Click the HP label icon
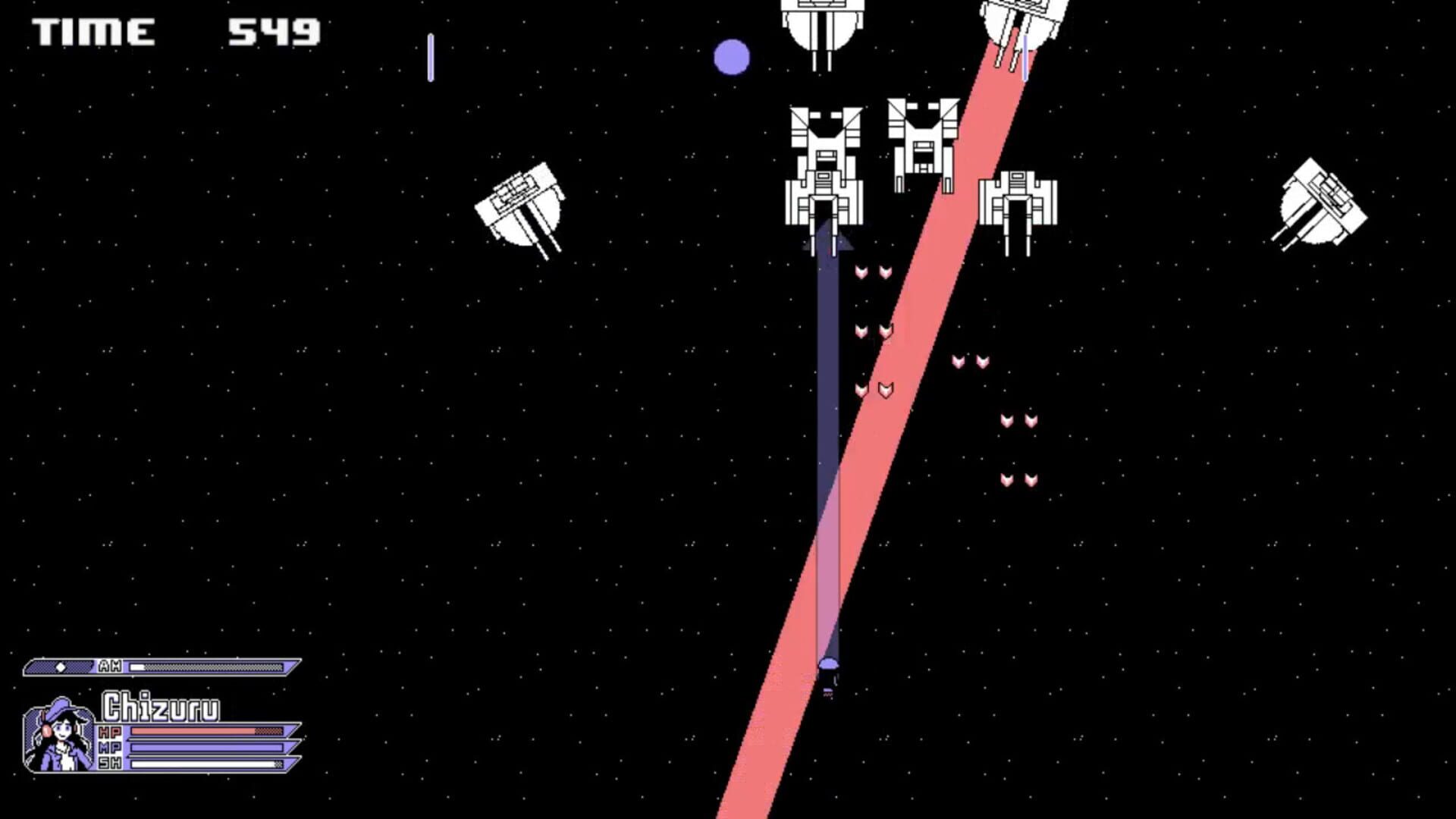This screenshot has width=1456, height=819. (x=109, y=731)
